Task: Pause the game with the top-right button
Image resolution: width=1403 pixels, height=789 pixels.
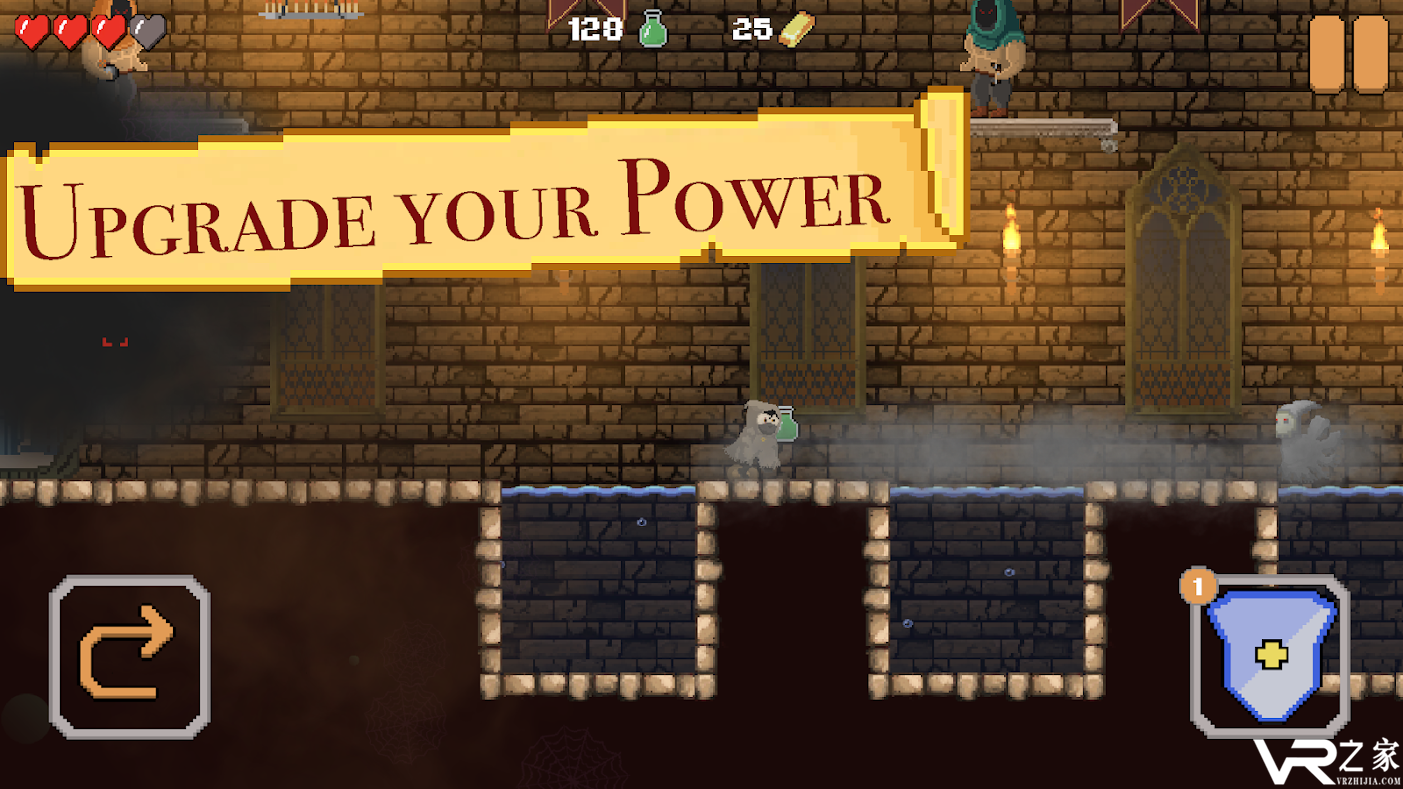Action: coord(1348,54)
